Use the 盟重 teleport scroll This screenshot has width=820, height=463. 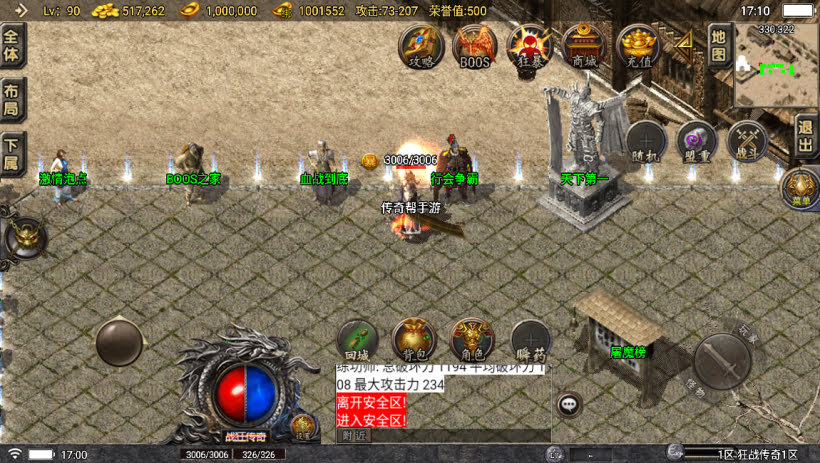(697, 141)
